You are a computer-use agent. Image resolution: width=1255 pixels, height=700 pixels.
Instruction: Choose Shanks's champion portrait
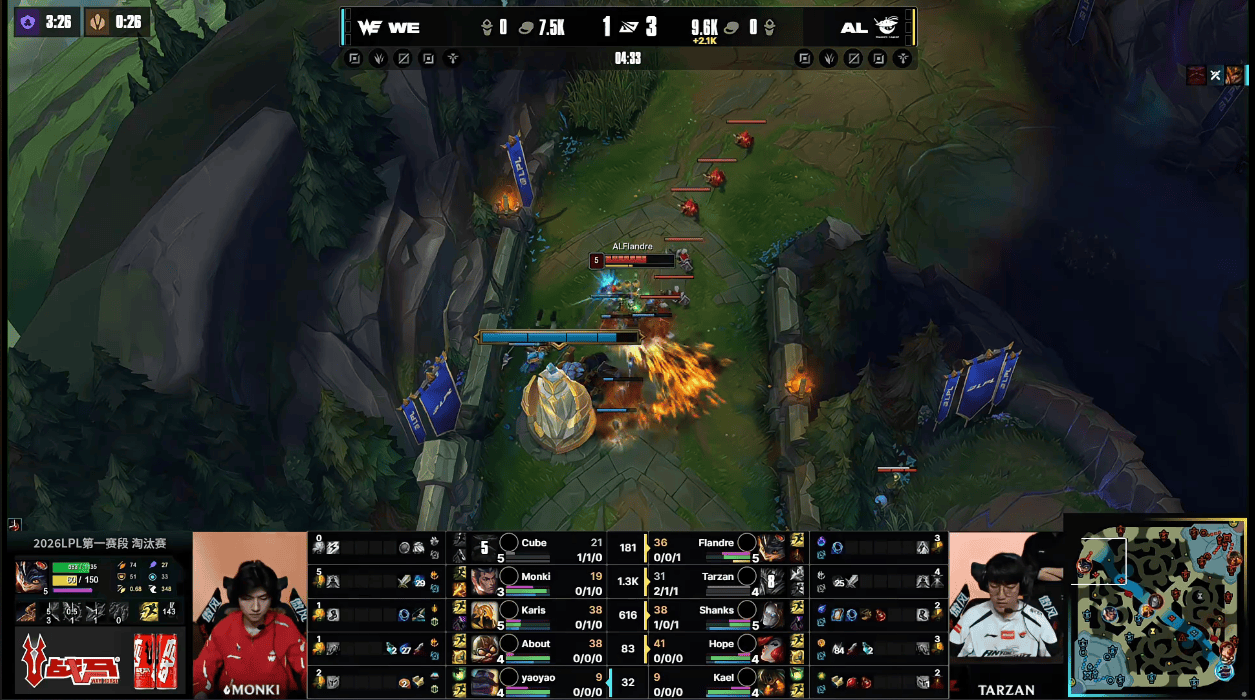point(771,615)
